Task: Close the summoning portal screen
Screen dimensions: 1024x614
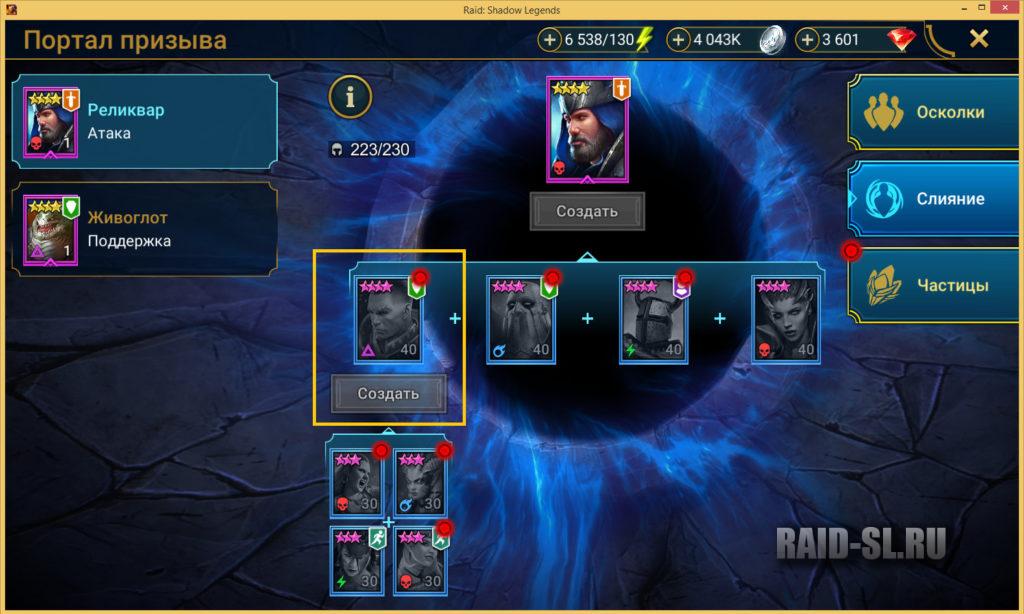Action: (979, 39)
